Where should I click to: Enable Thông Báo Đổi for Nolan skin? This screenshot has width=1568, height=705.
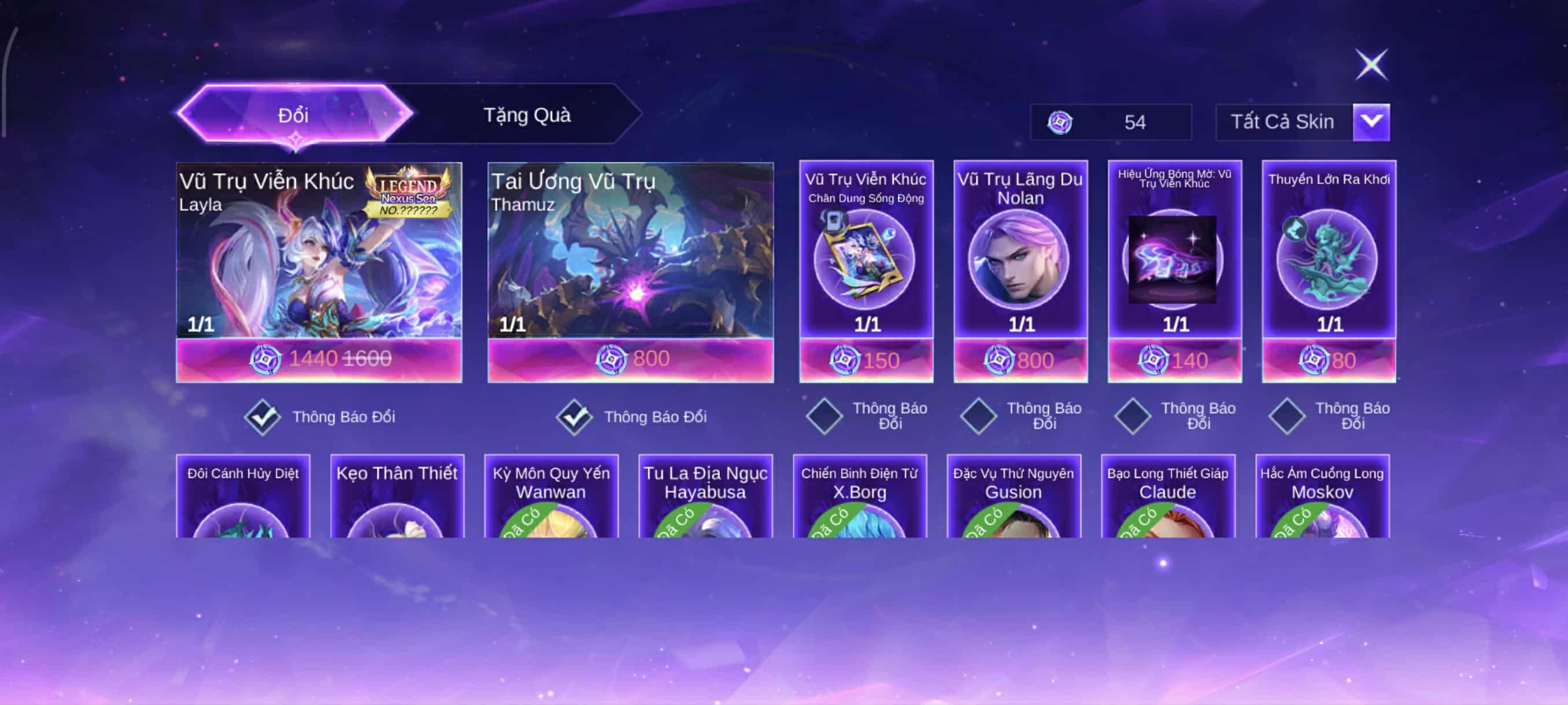(x=979, y=416)
